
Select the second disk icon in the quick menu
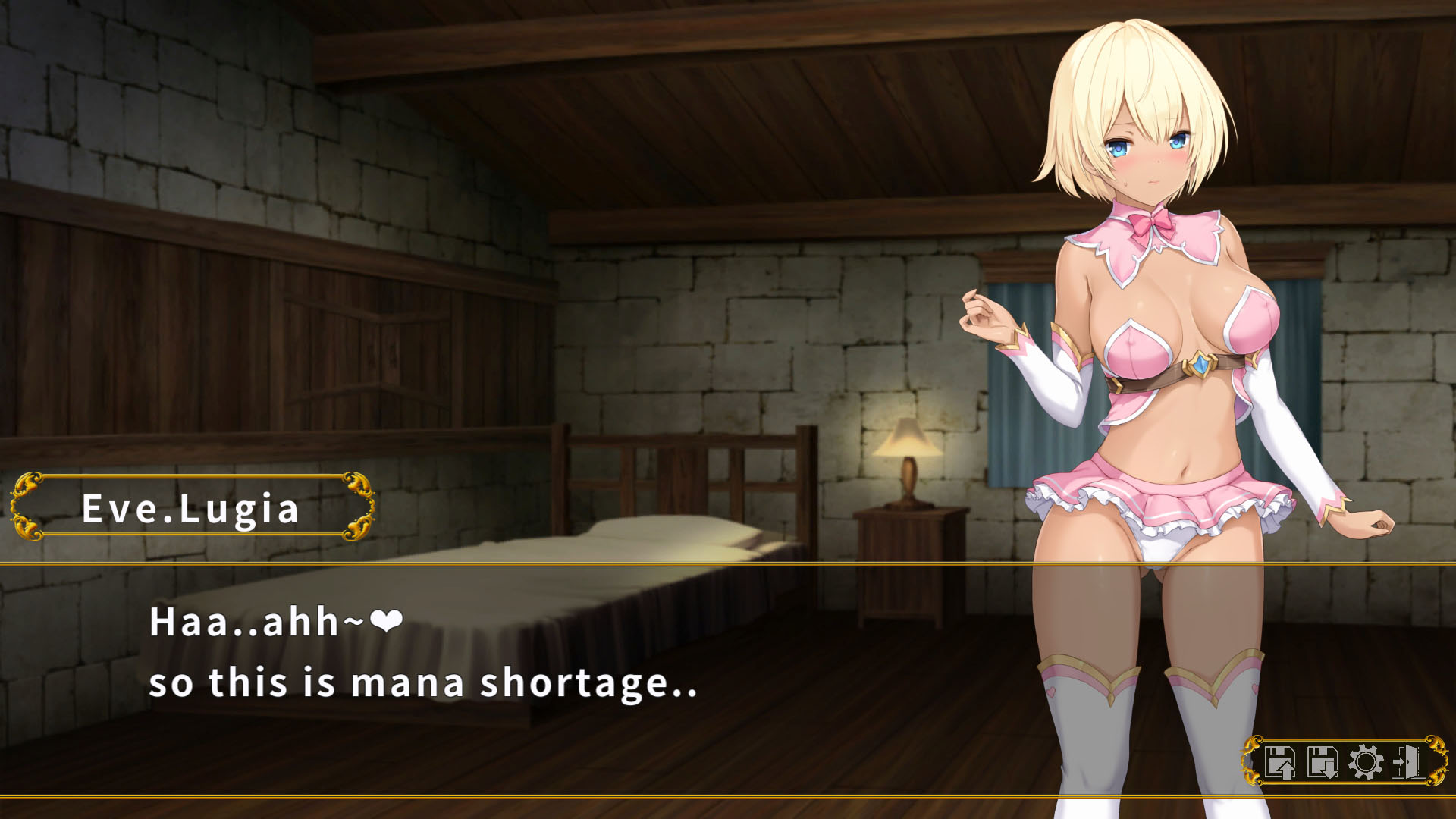coord(1322,761)
